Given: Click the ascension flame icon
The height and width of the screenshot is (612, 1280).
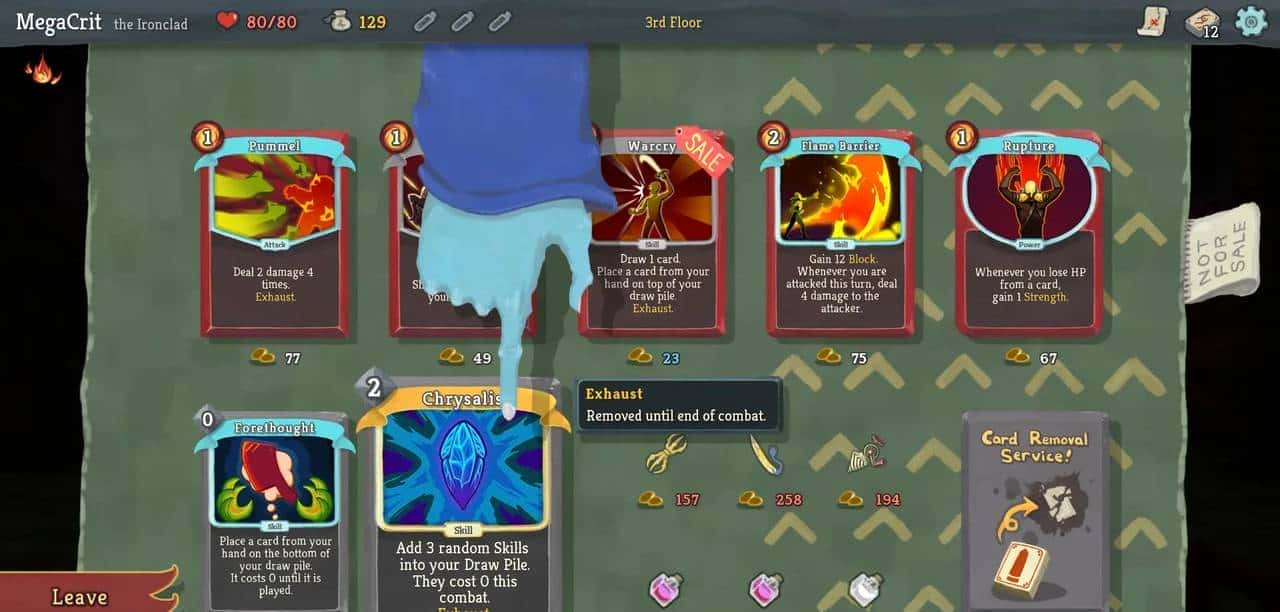Looking at the screenshot, I should pyautogui.click(x=42, y=69).
